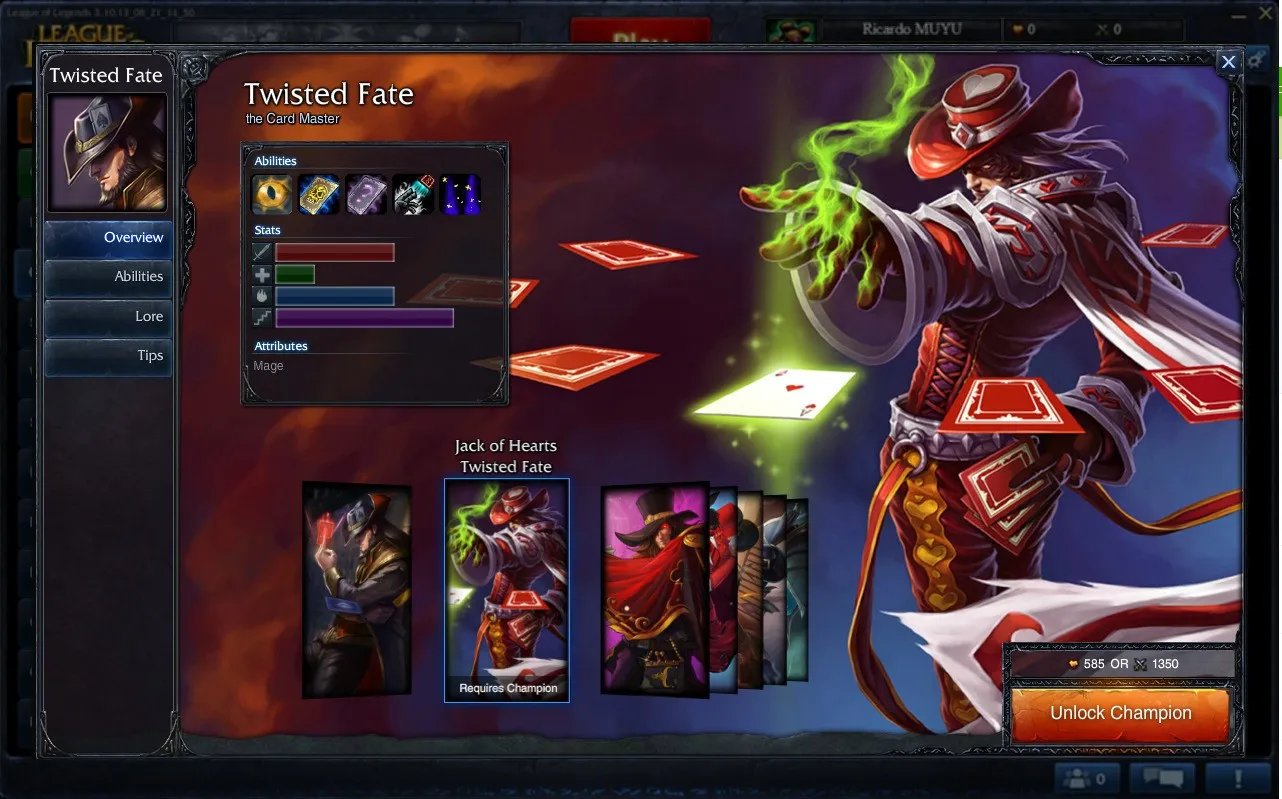The height and width of the screenshot is (799, 1282).
Task: Choose the Jack of Hearts skin card
Action: pyautogui.click(x=507, y=588)
